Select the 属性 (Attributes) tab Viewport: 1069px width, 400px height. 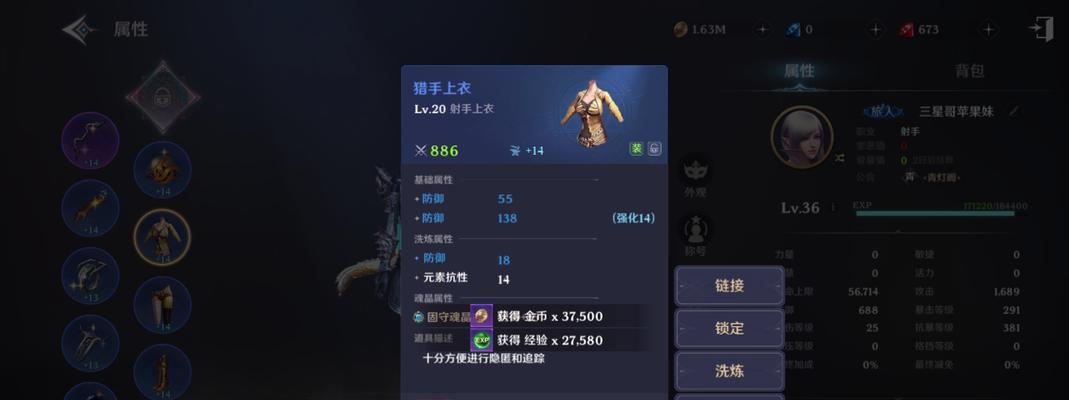click(x=798, y=71)
